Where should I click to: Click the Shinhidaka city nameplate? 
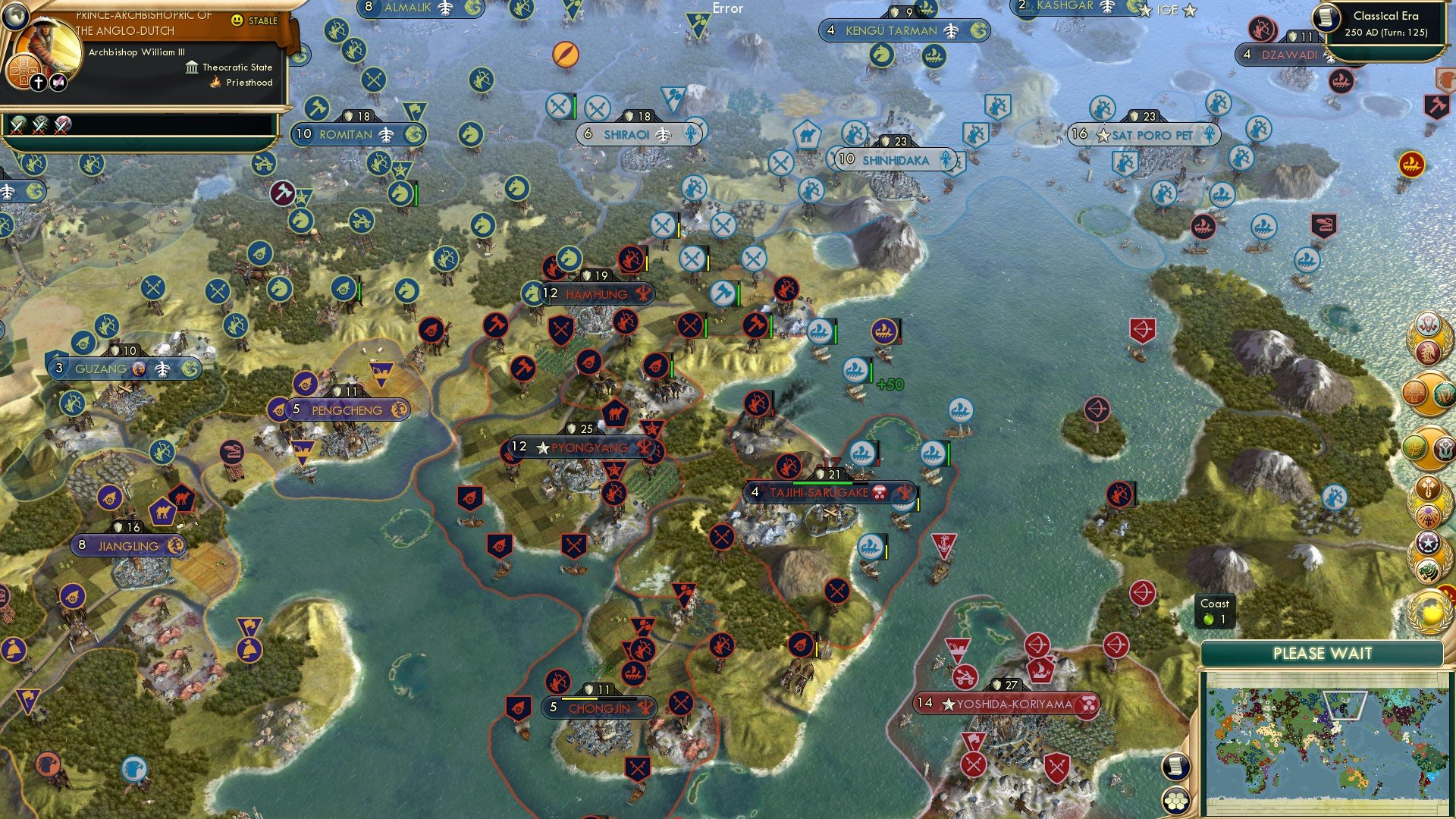click(x=897, y=161)
